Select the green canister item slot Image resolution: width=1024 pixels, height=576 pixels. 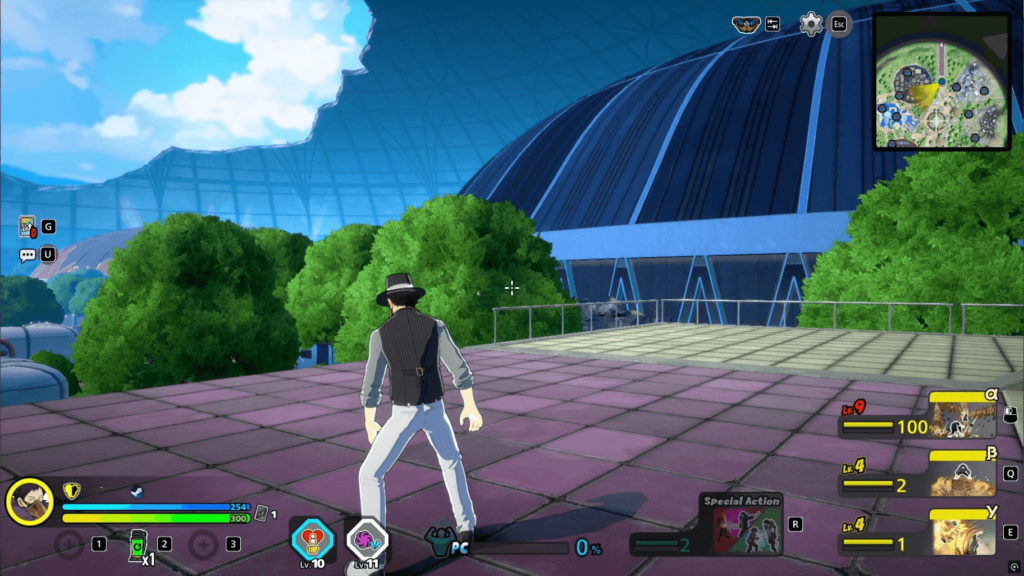[138, 544]
